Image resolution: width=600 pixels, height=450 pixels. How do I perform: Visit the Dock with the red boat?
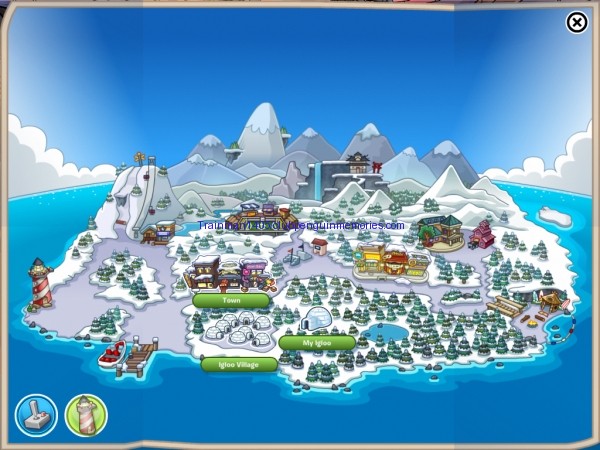(125, 354)
